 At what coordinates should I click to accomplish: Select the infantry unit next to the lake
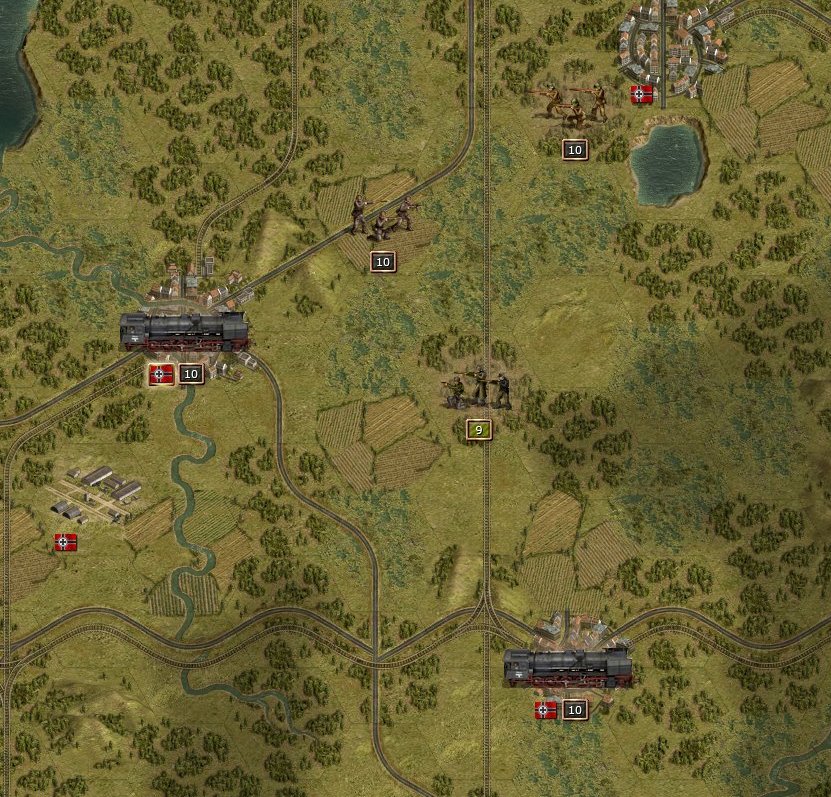point(573,104)
